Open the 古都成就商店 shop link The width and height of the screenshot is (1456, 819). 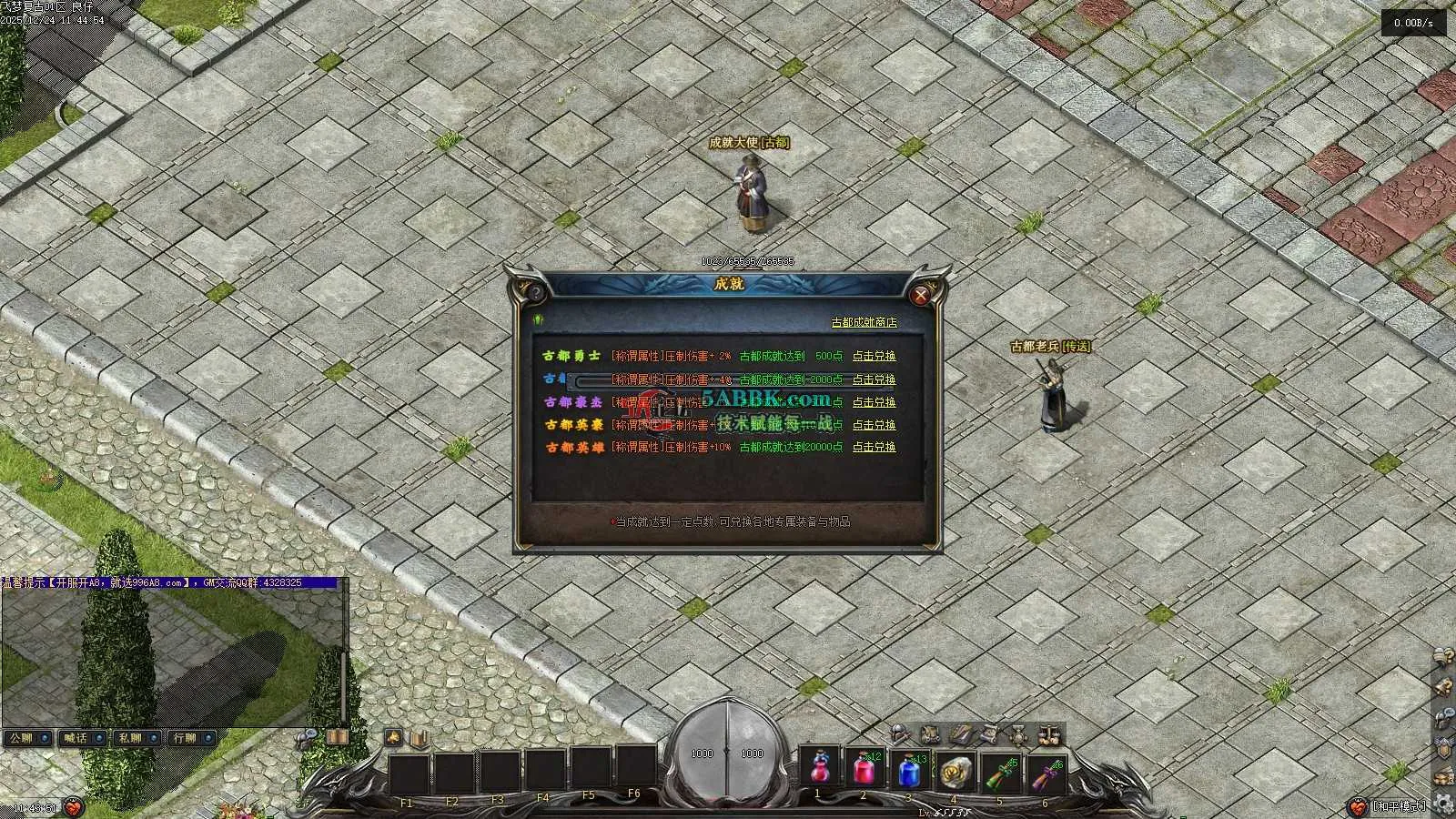[x=864, y=322]
